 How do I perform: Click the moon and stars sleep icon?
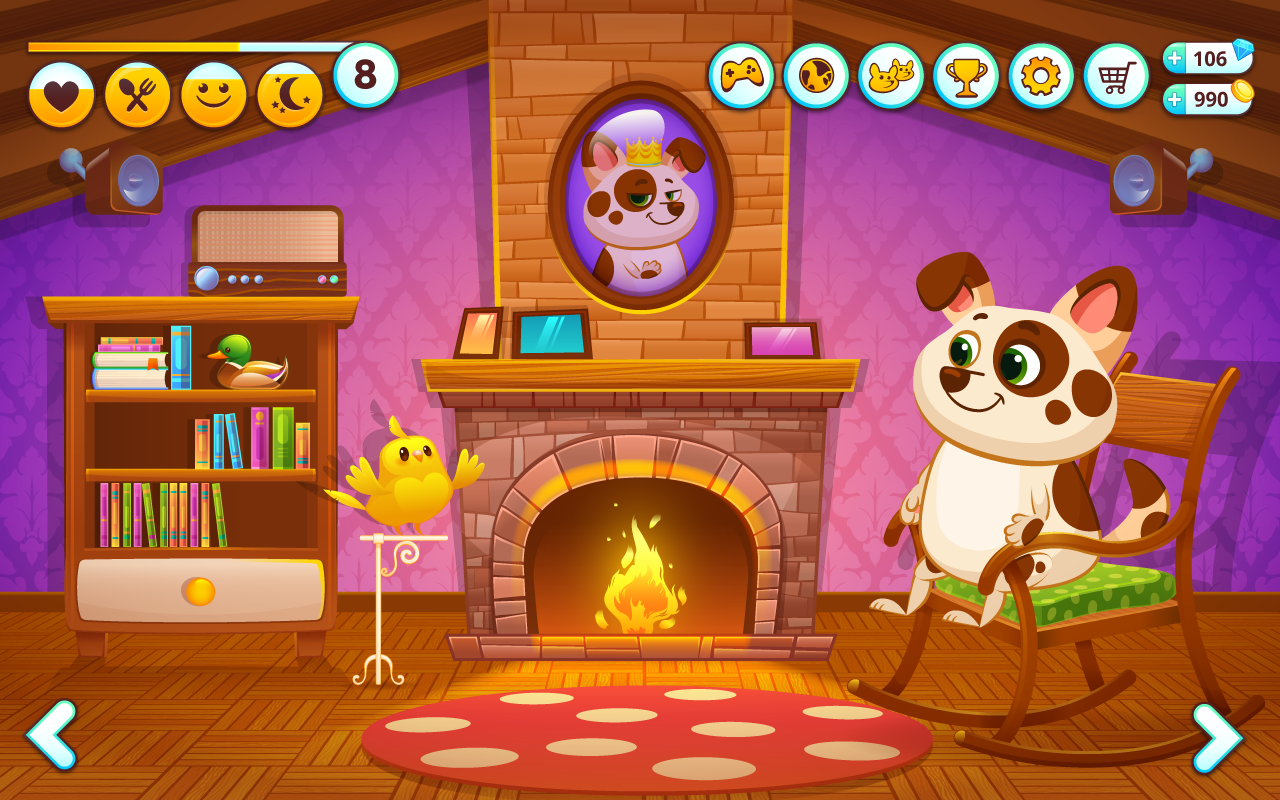point(289,95)
